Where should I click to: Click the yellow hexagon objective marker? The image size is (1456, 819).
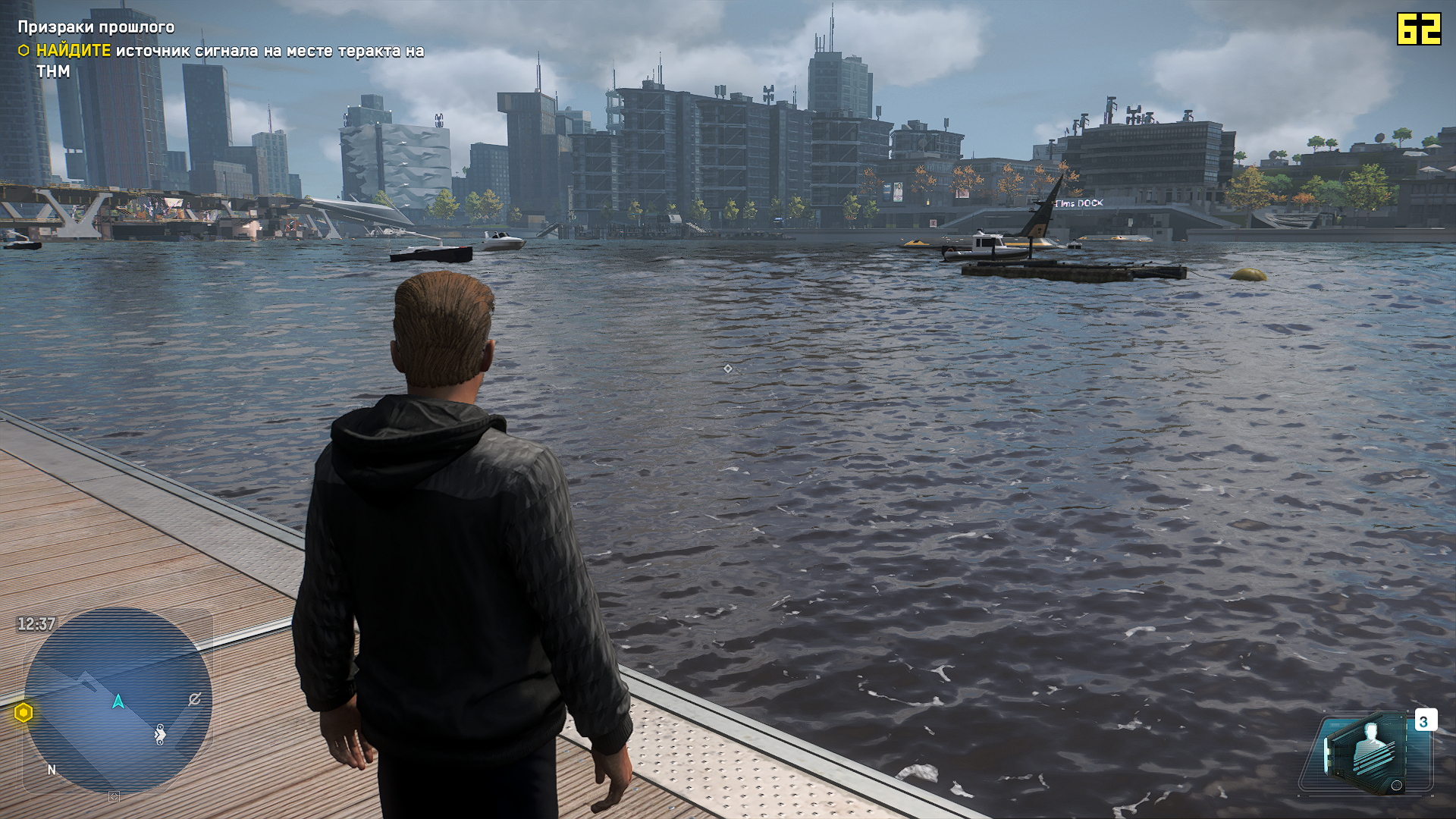point(24,713)
